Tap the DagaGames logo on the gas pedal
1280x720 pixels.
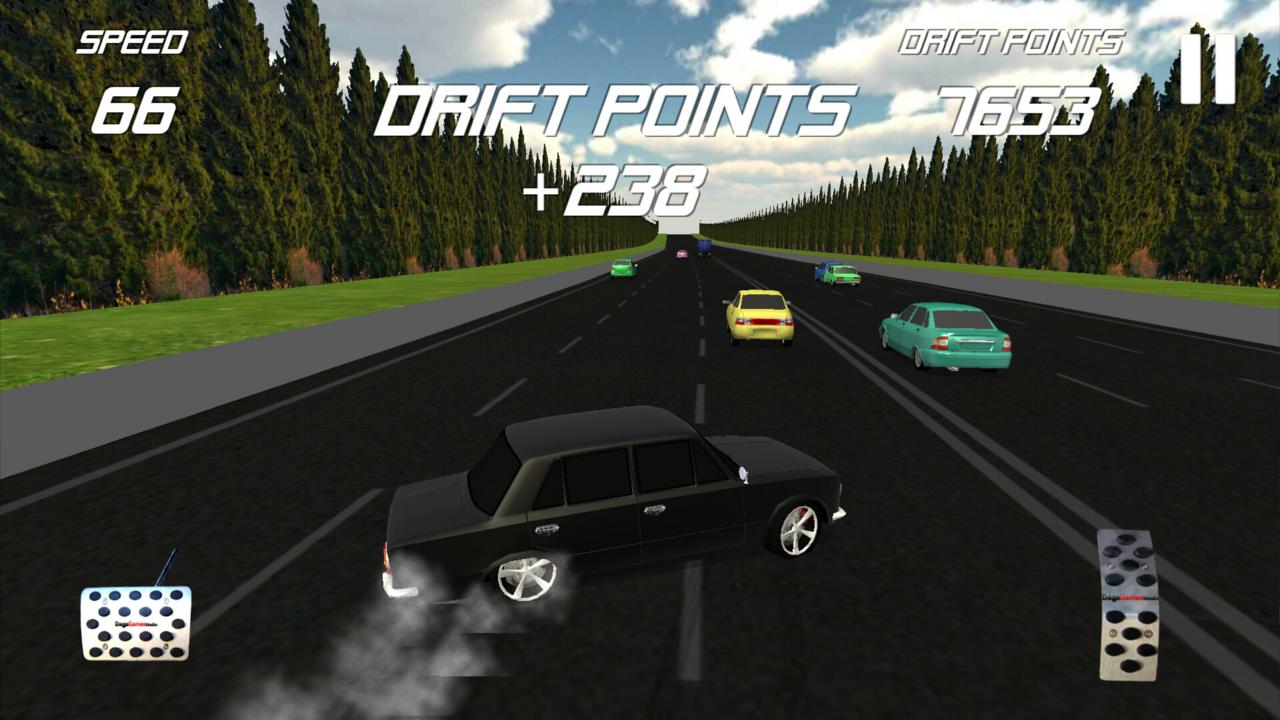1127,596
